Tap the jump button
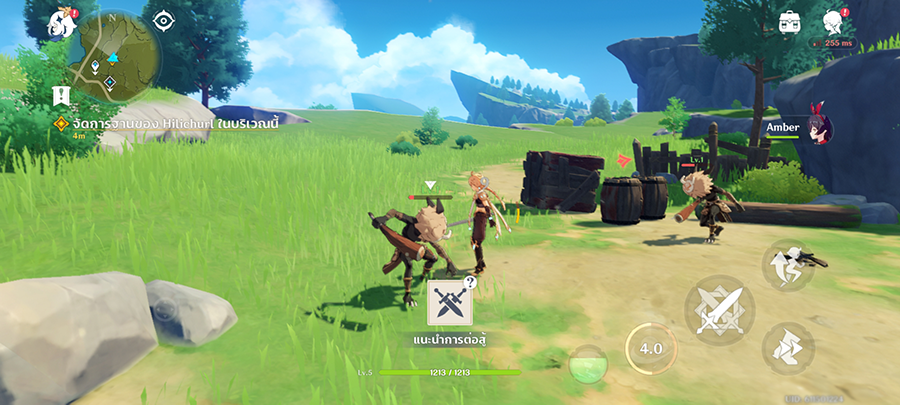Image resolution: width=900 pixels, height=405 pixels. click(789, 265)
